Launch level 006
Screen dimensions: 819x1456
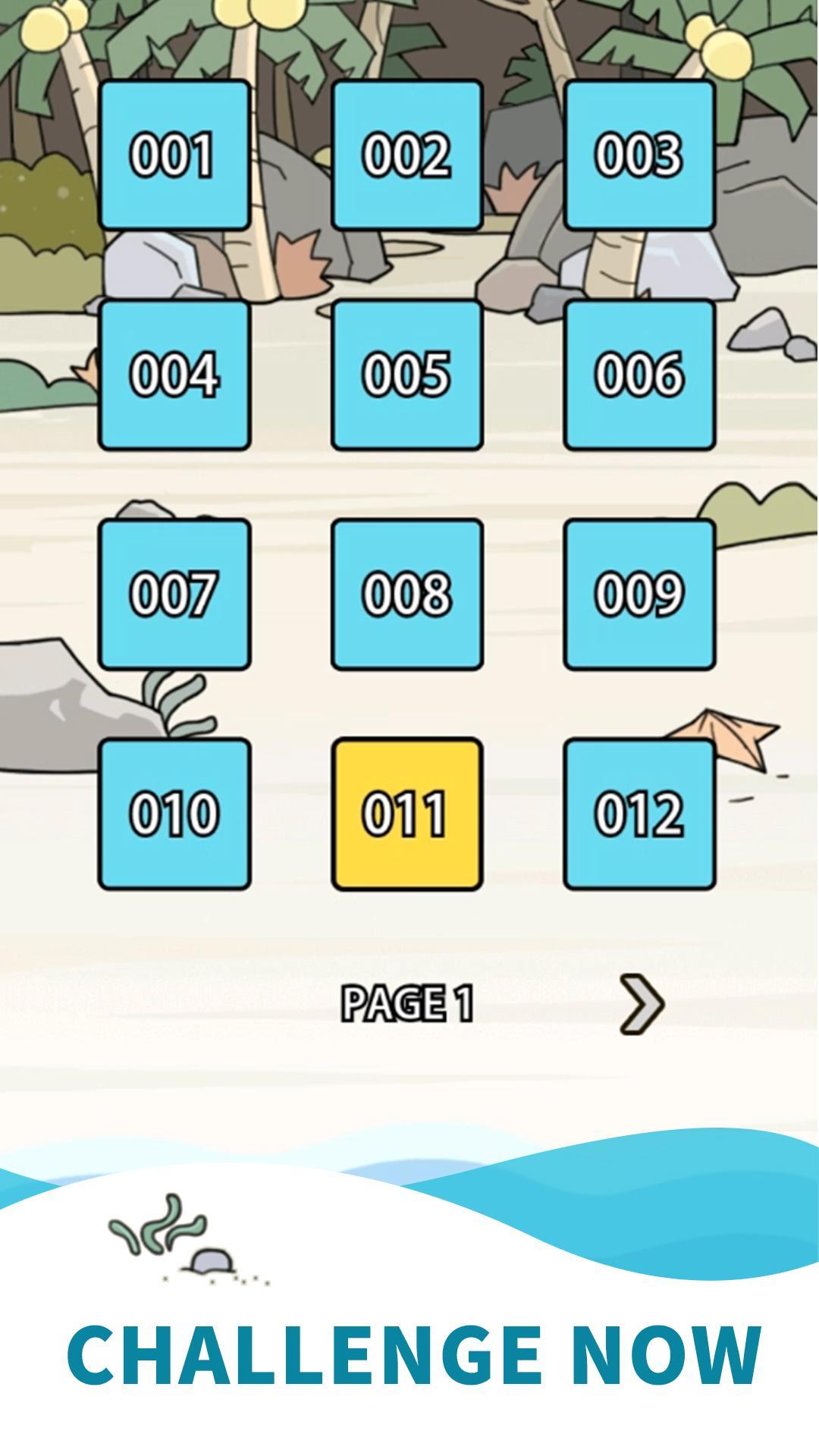click(639, 375)
